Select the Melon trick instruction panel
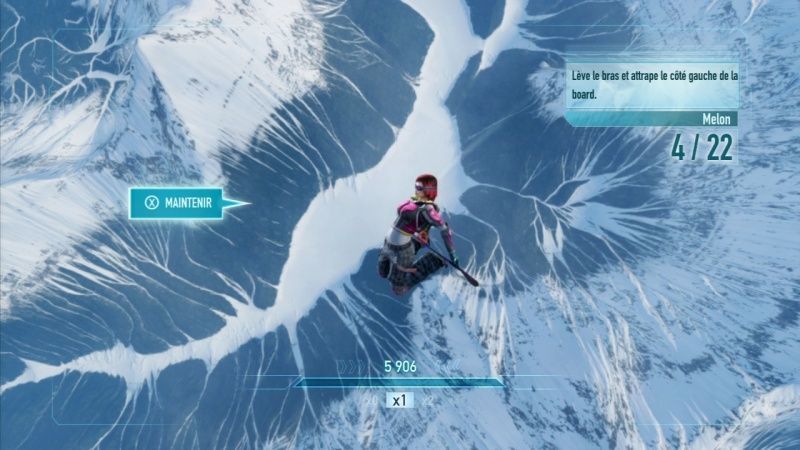 [x=651, y=84]
